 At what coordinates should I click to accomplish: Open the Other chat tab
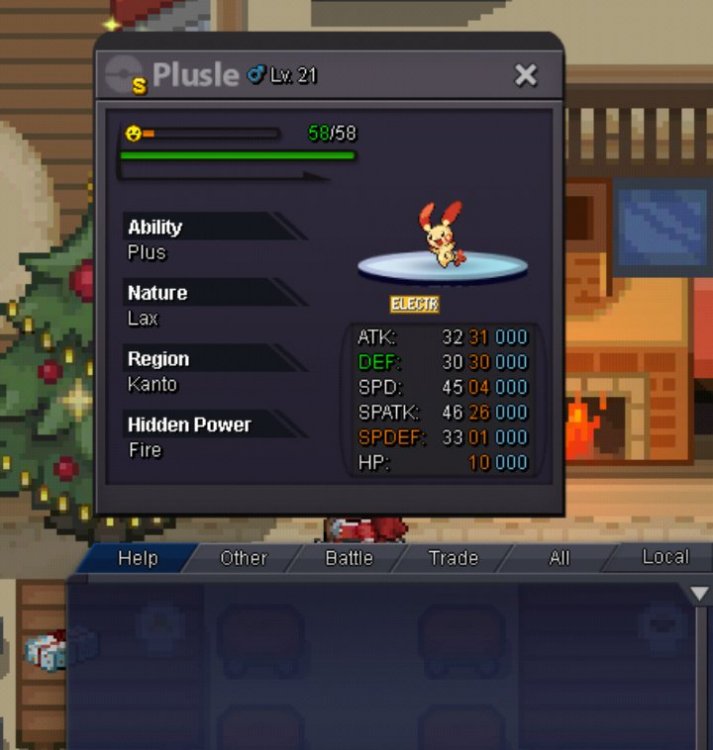tap(243, 558)
